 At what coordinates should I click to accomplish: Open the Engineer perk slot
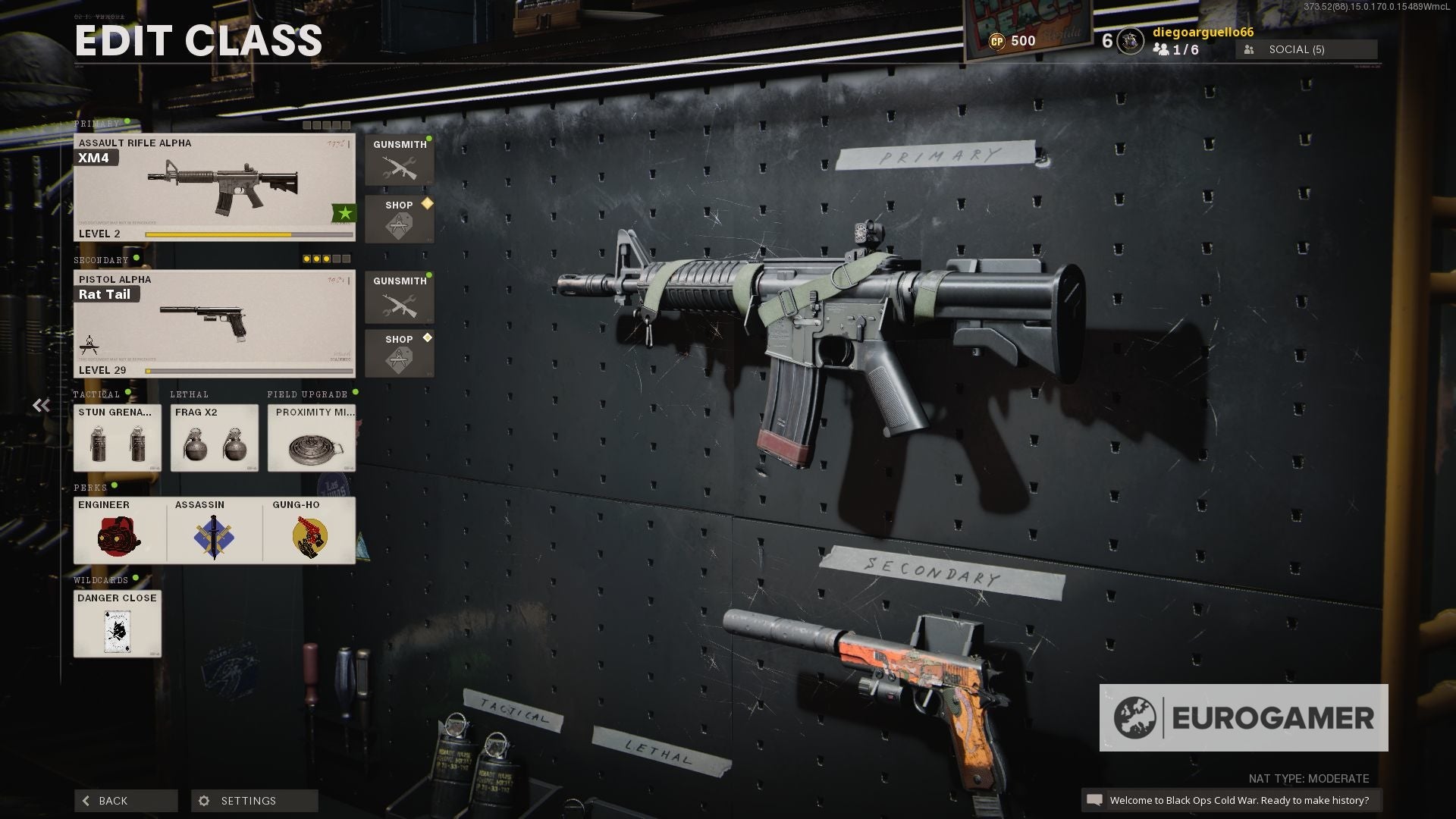coord(118,531)
